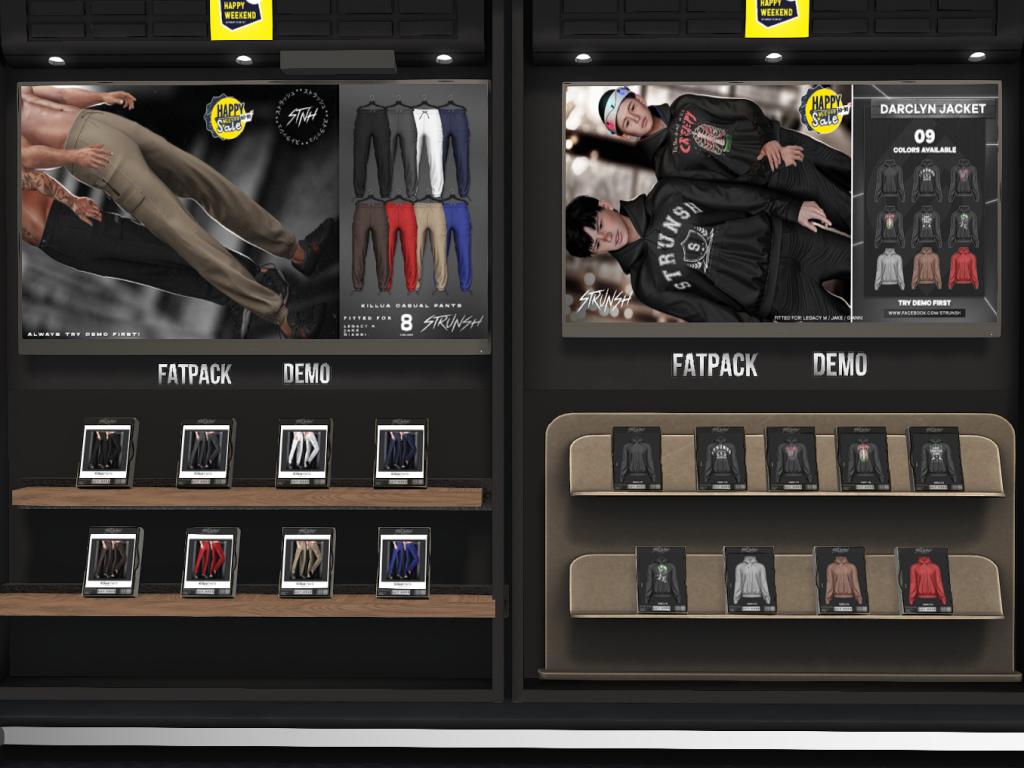
Task: Pick the tan brown jacket vendor box
Action: pos(840,580)
